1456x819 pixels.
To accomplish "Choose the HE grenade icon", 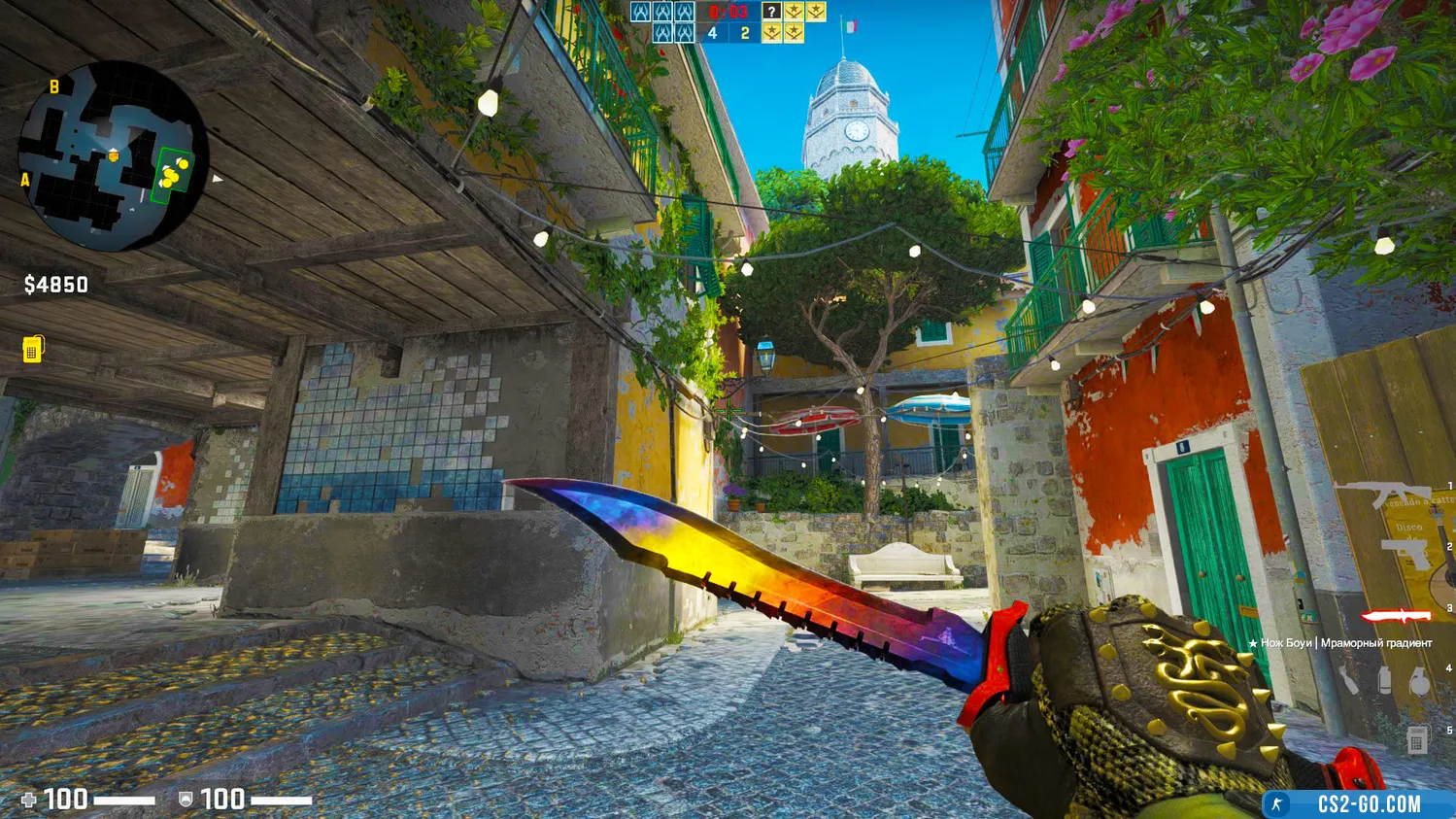I will (x=1418, y=680).
